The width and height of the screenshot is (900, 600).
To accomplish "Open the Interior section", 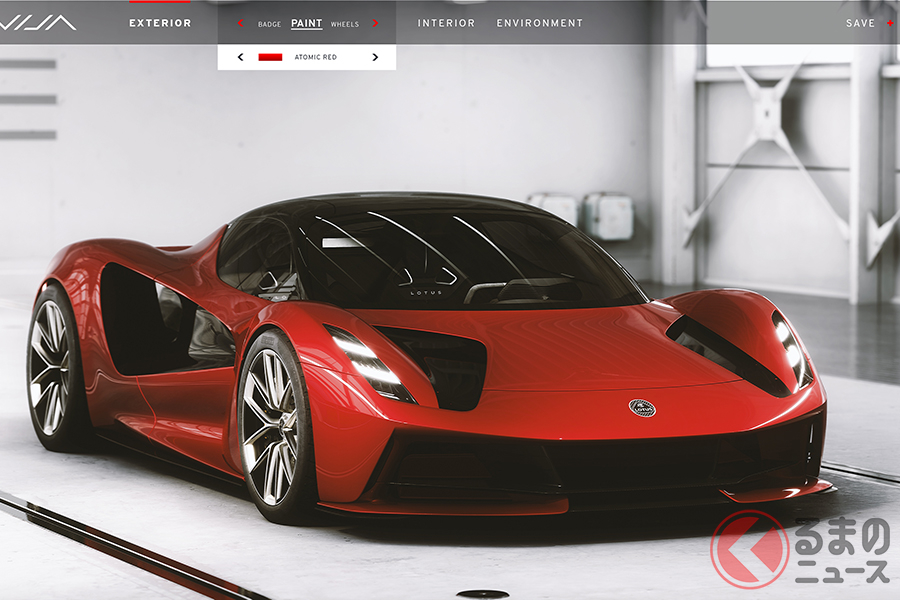I will tap(446, 23).
